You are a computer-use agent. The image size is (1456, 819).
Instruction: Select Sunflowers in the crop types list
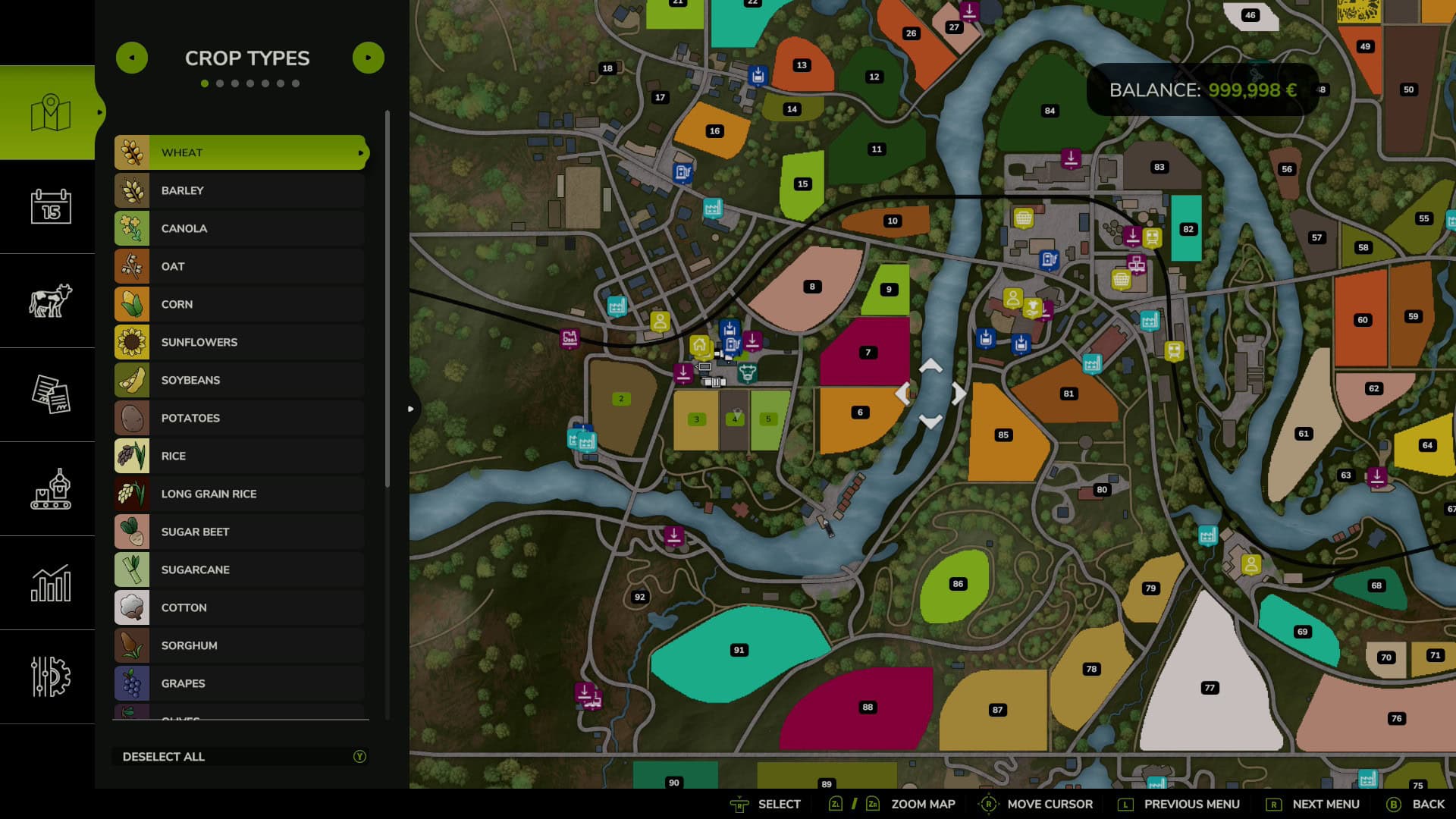[240, 342]
